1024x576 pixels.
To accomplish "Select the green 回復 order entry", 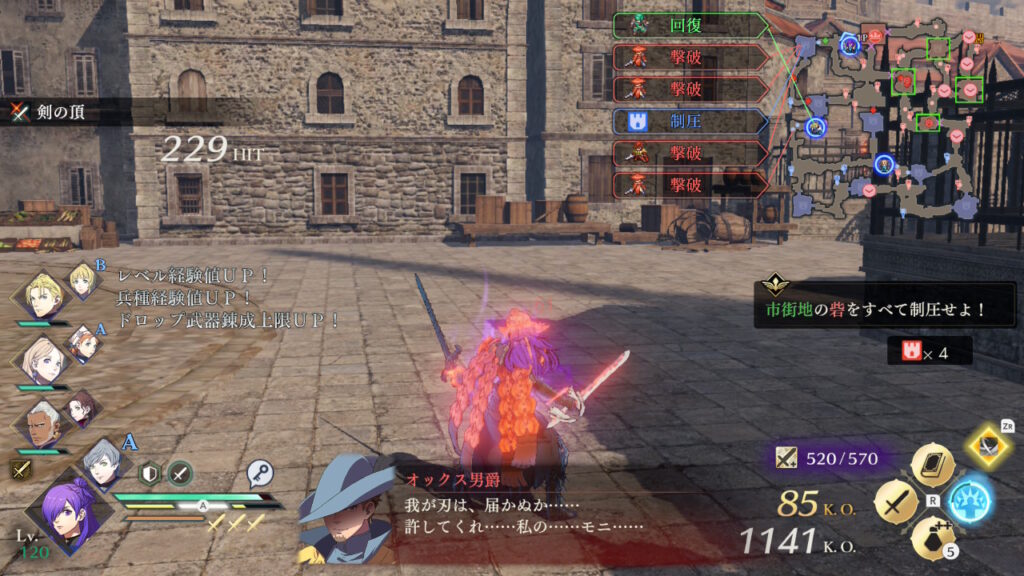I will [x=690, y=25].
